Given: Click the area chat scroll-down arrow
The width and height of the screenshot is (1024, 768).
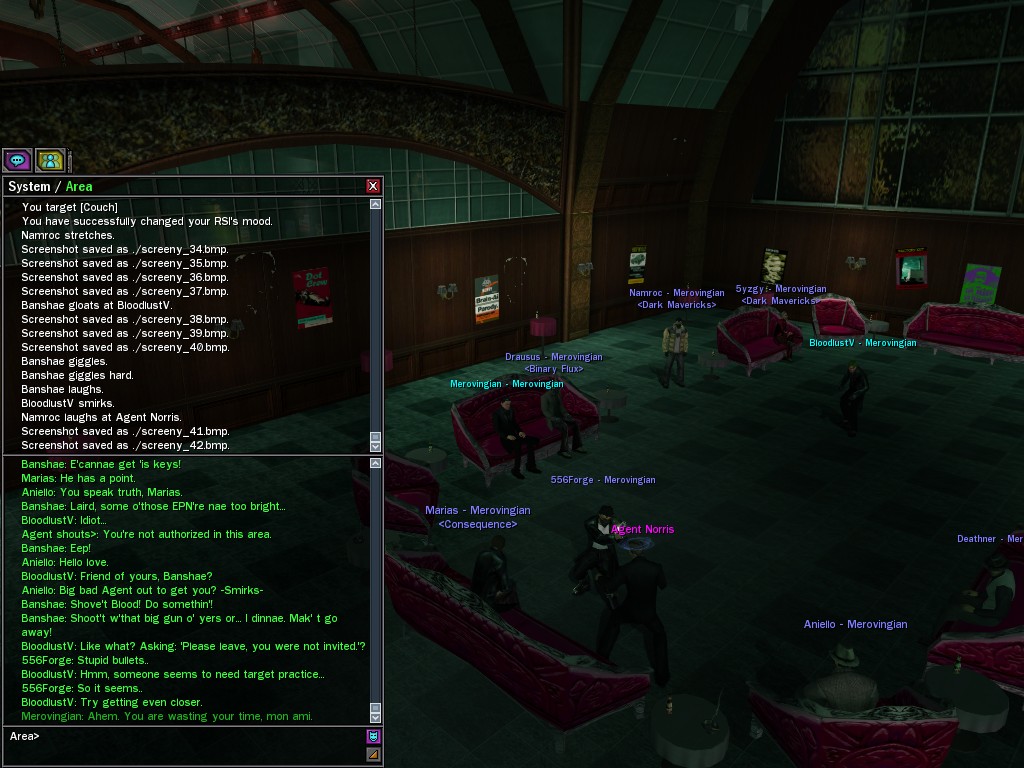Looking at the screenshot, I should [x=376, y=716].
